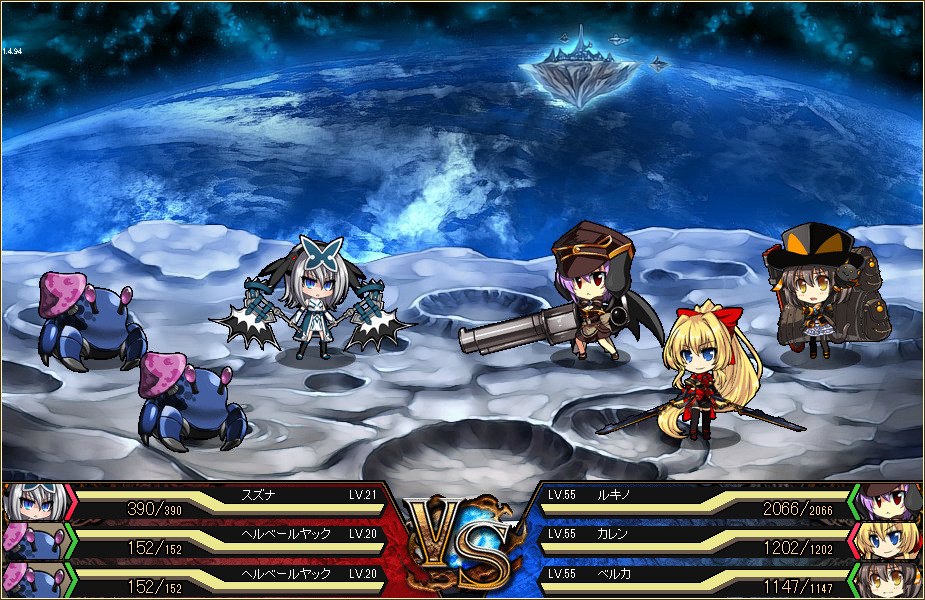The width and height of the screenshot is (925, 600).
Task: Select ベルカ's portrait icon
Action: coord(890,580)
